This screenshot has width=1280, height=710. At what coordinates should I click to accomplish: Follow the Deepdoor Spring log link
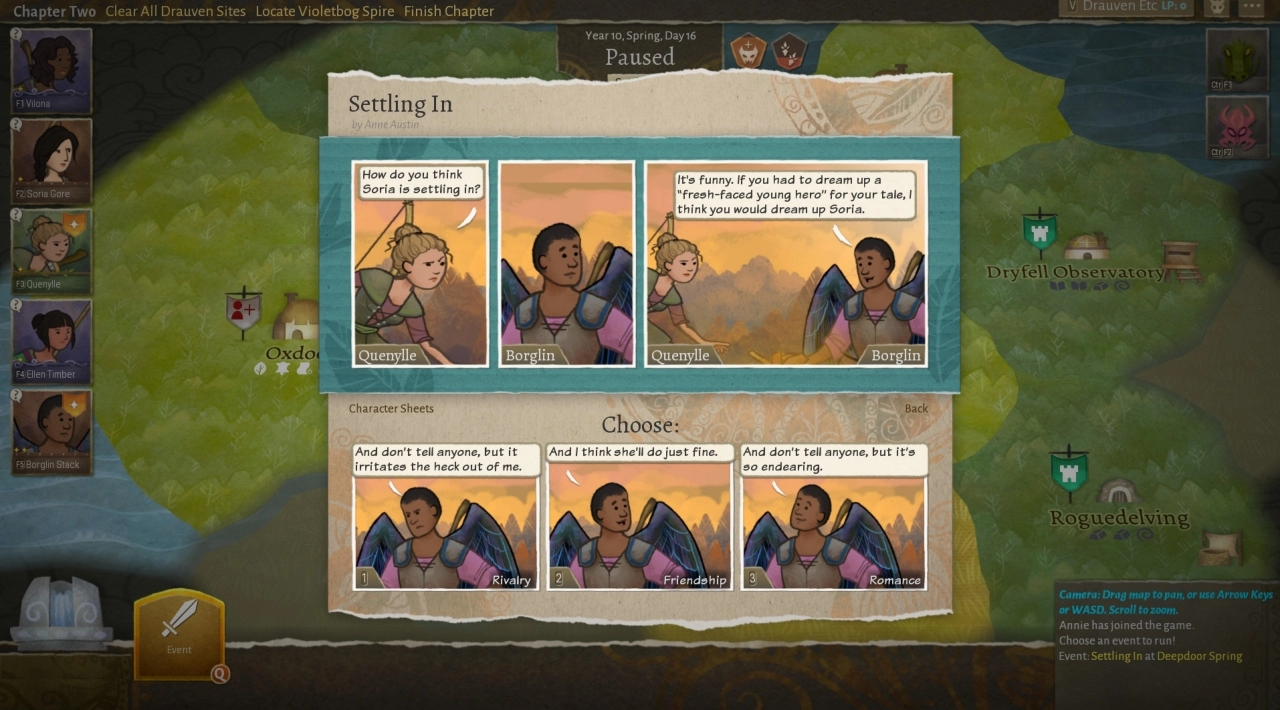(1199, 656)
